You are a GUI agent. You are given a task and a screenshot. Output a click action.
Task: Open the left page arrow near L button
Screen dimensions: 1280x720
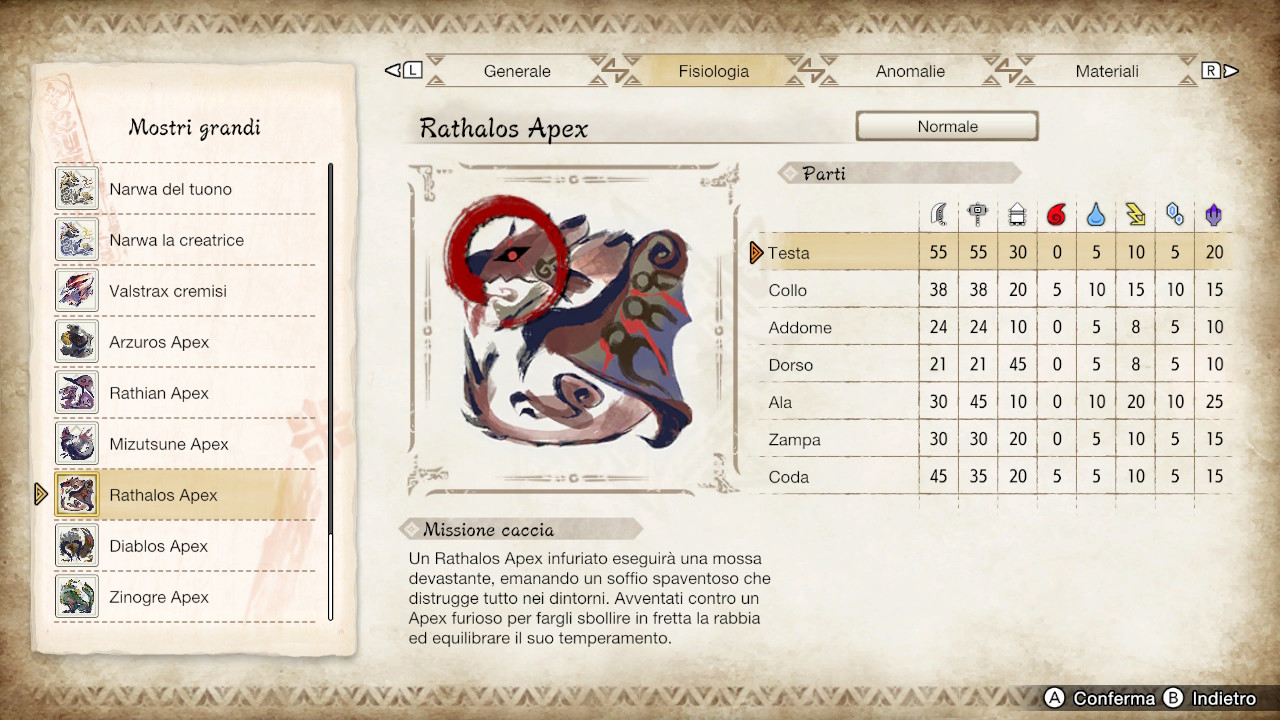[x=395, y=70]
